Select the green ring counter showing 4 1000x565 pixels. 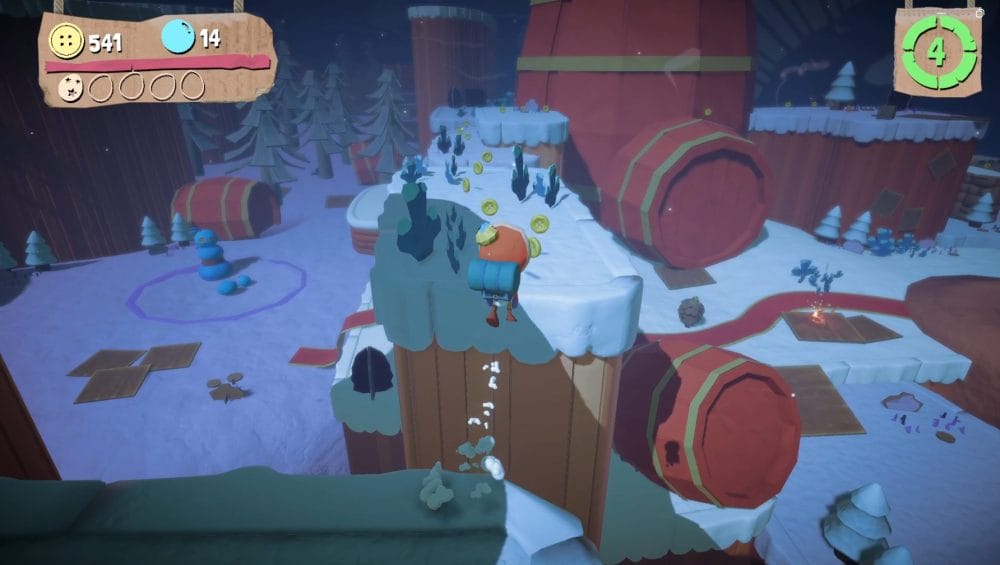(937, 52)
